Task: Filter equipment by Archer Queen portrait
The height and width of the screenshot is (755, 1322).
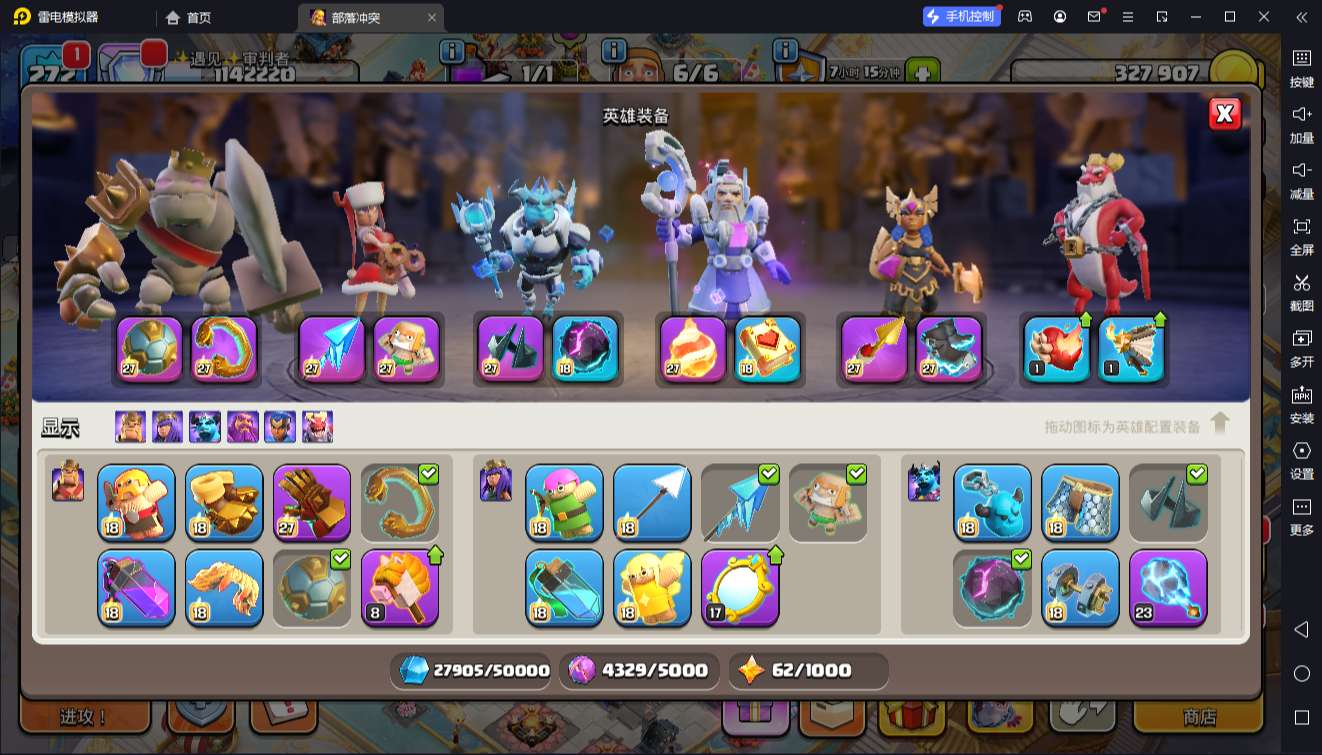Action: [167, 427]
